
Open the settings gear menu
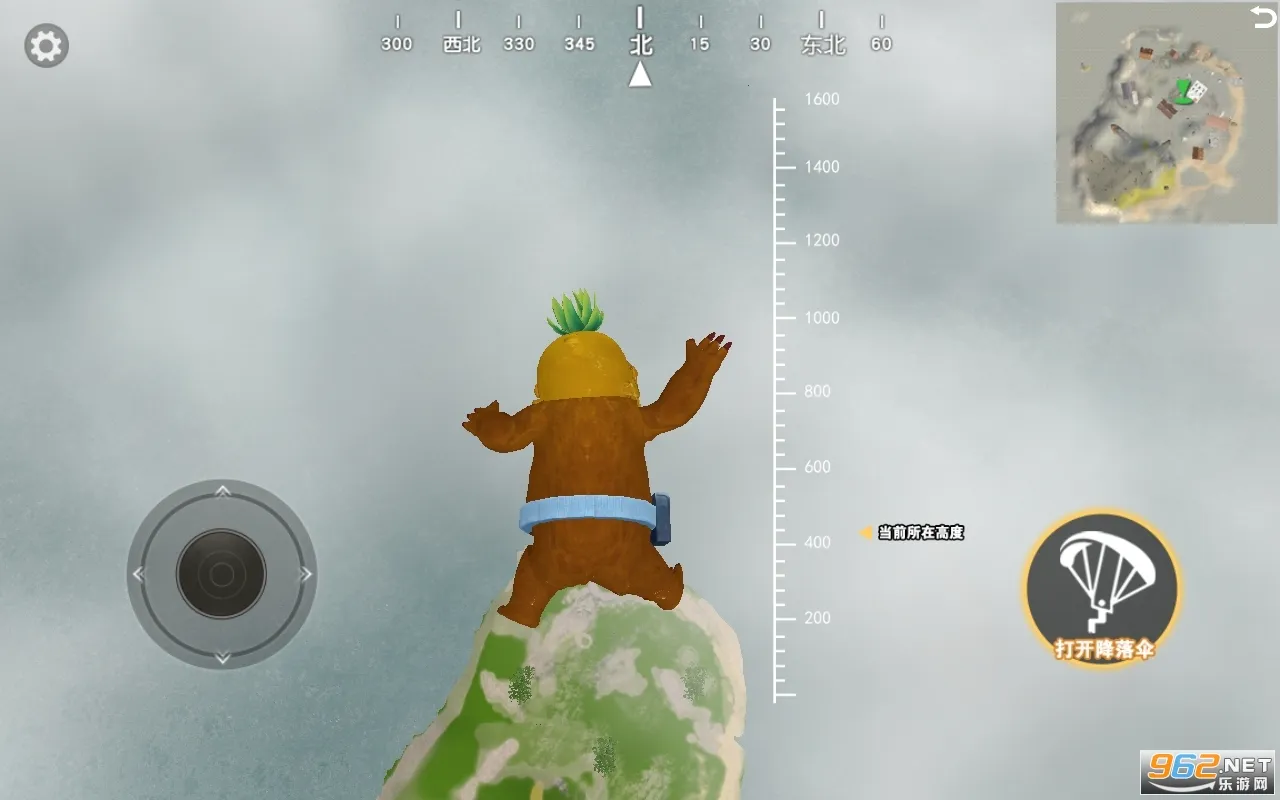[45, 44]
